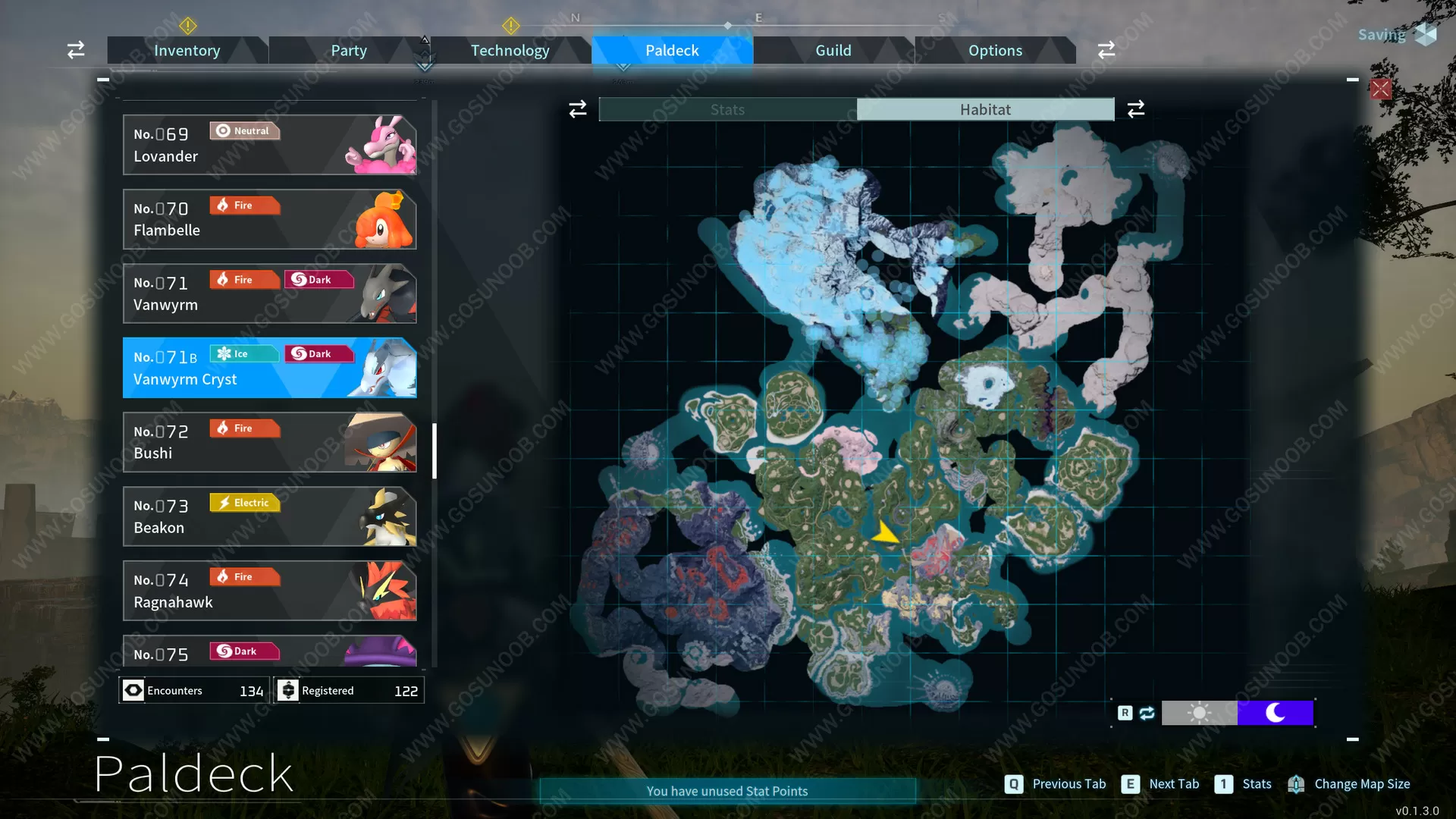Click the warning badge above the Technology tab

pyautogui.click(x=511, y=26)
